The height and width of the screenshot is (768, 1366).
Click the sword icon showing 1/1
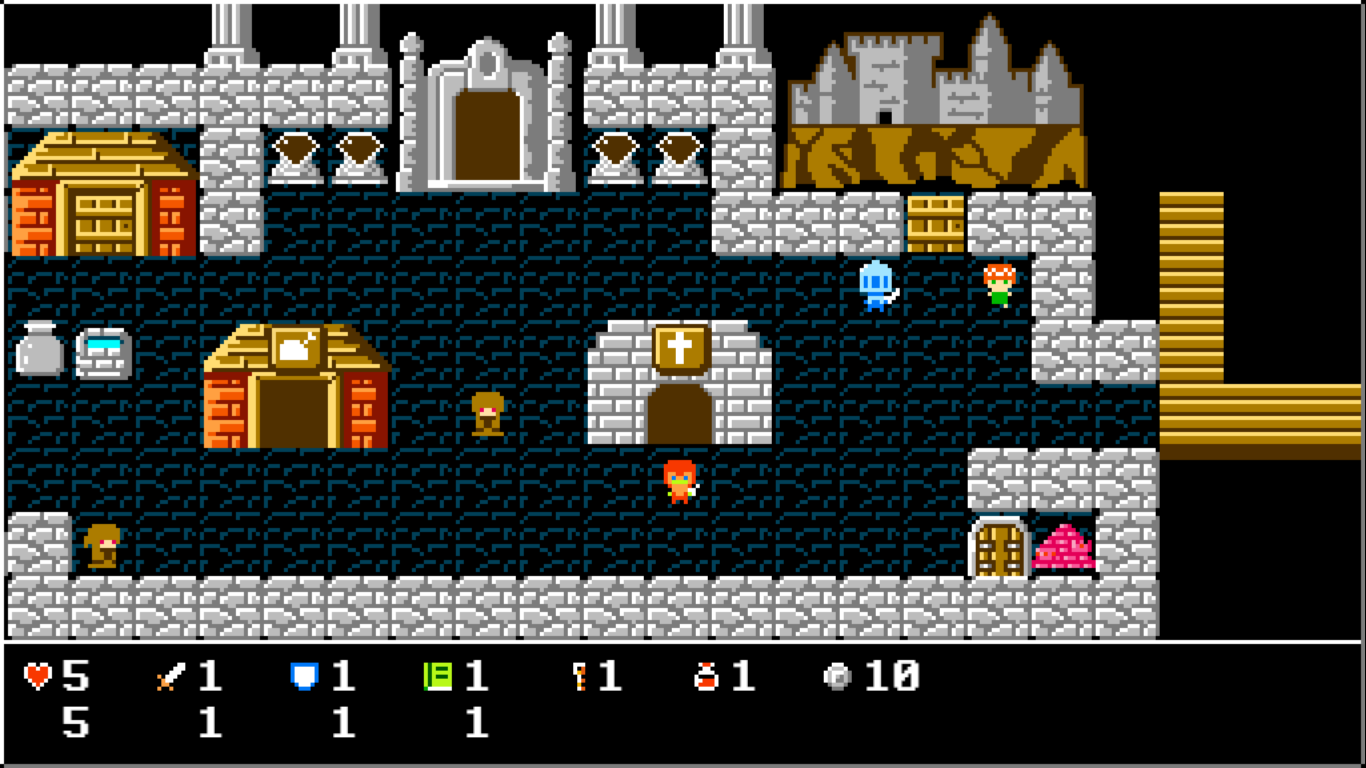click(x=170, y=676)
